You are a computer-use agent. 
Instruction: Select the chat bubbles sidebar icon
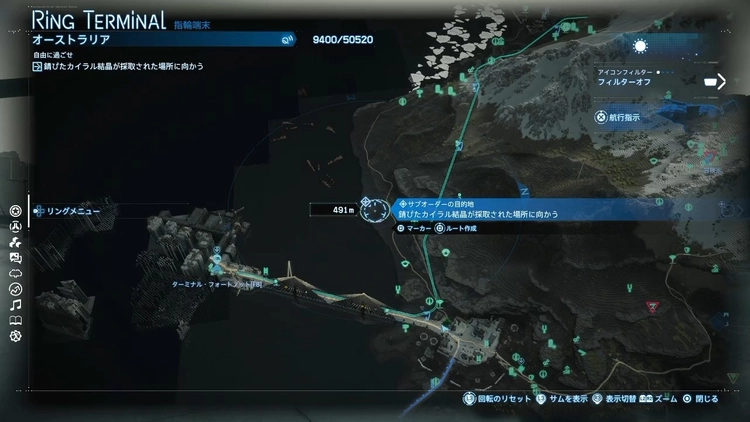(15, 258)
